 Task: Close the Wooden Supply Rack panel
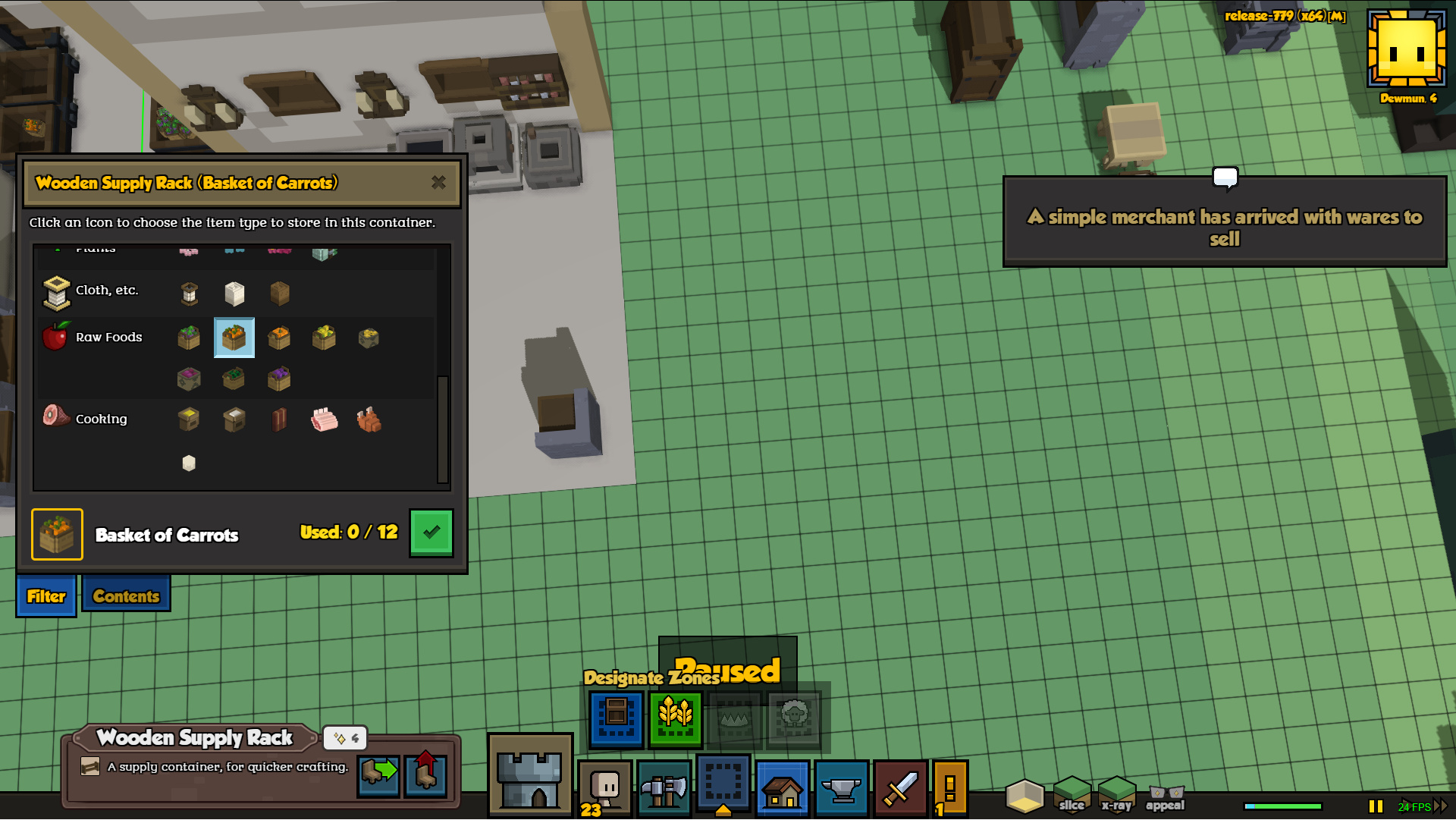coord(438,183)
